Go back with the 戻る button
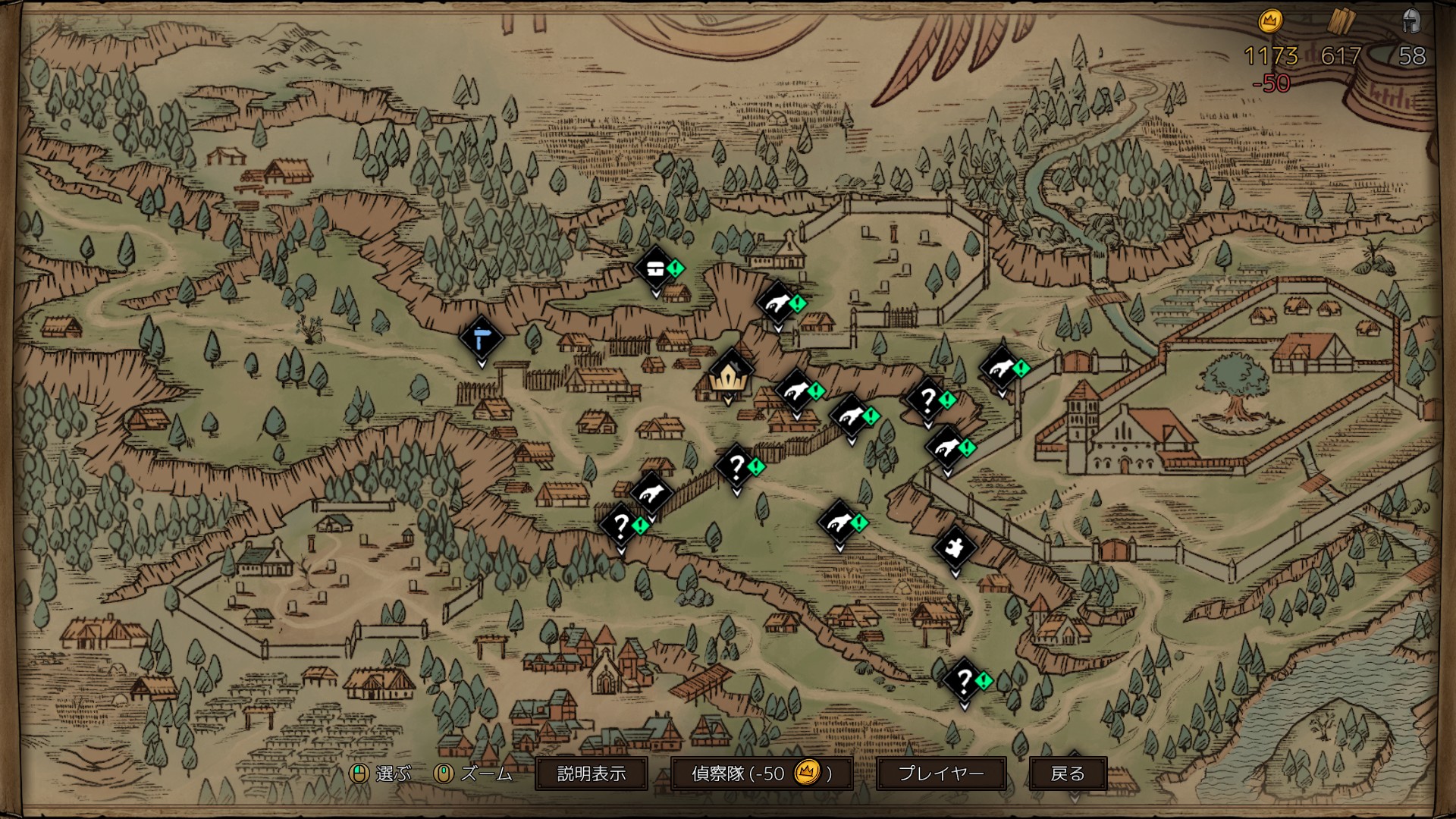Image resolution: width=1456 pixels, height=819 pixels. [1068, 773]
